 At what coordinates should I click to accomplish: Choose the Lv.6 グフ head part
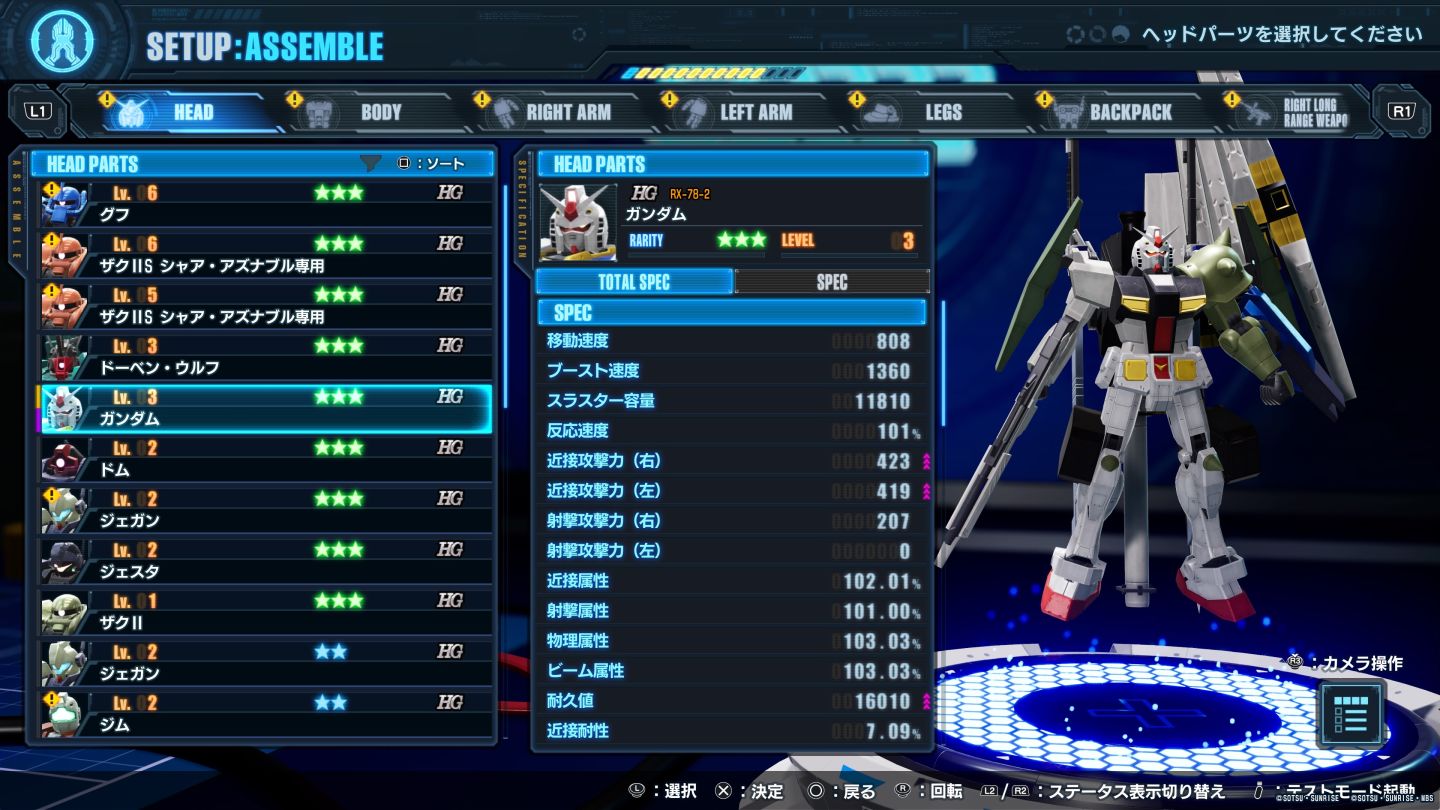point(265,204)
